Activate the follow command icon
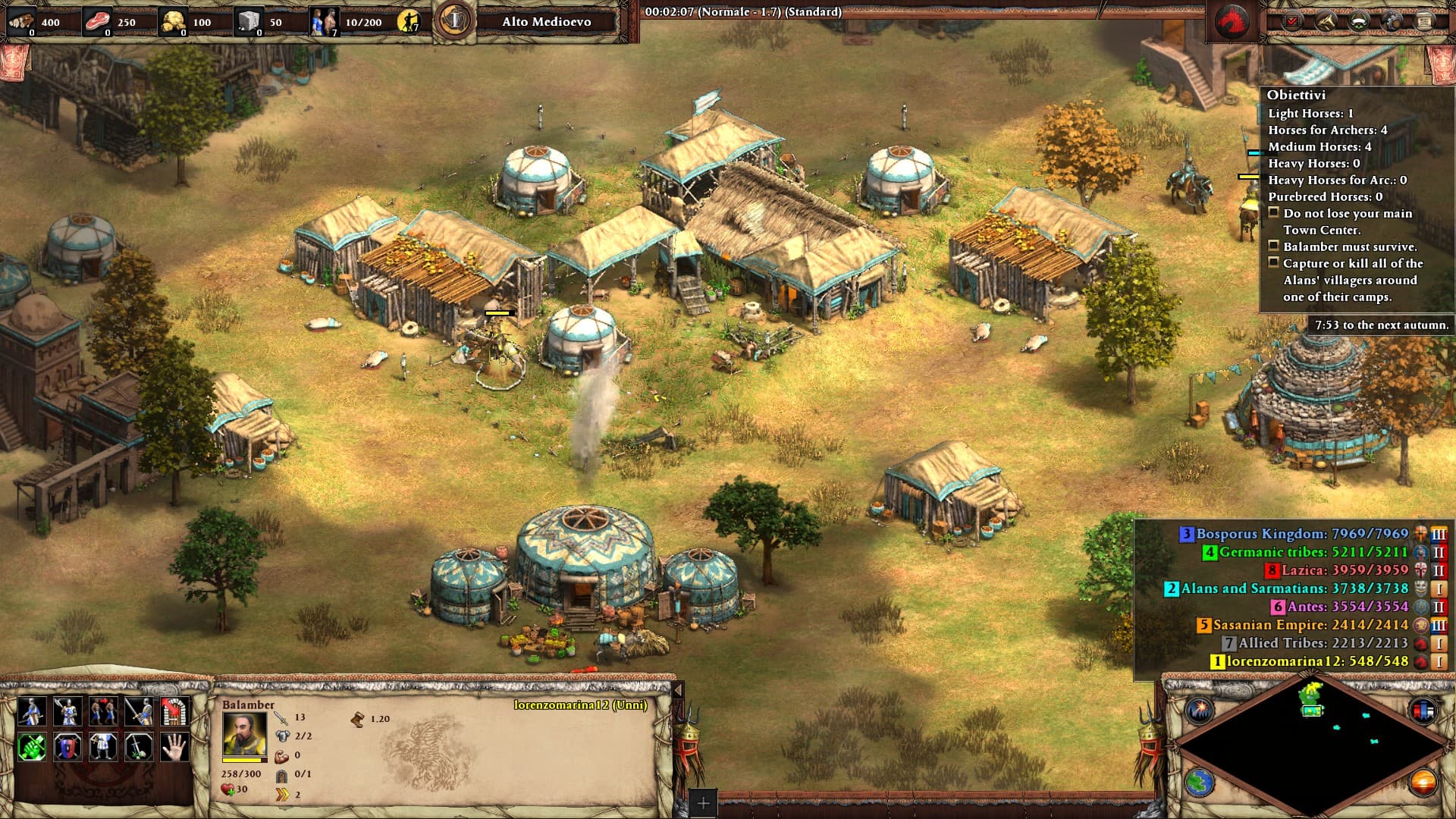1456x819 pixels. point(102,711)
